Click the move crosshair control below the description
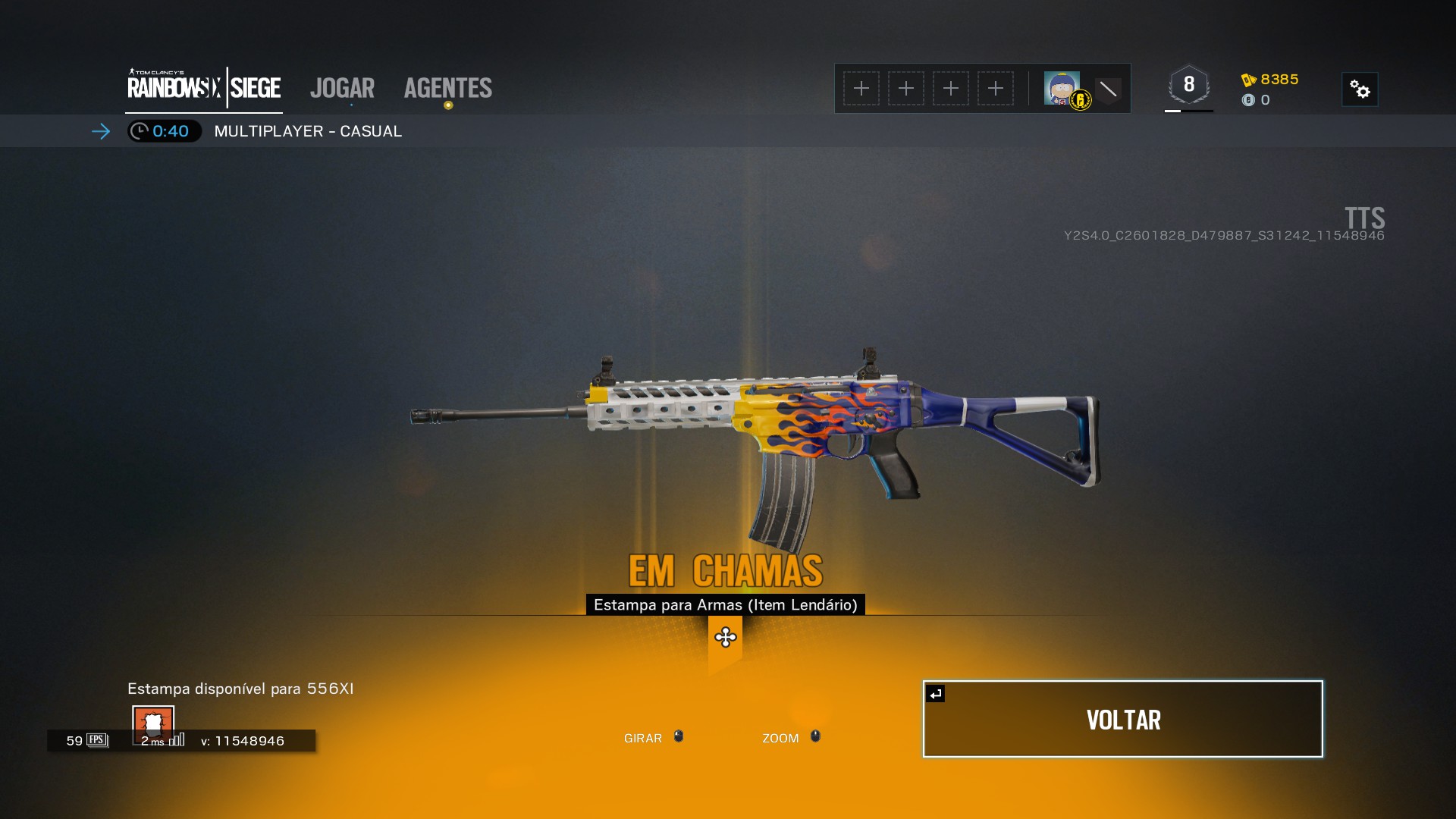 [725, 639]
